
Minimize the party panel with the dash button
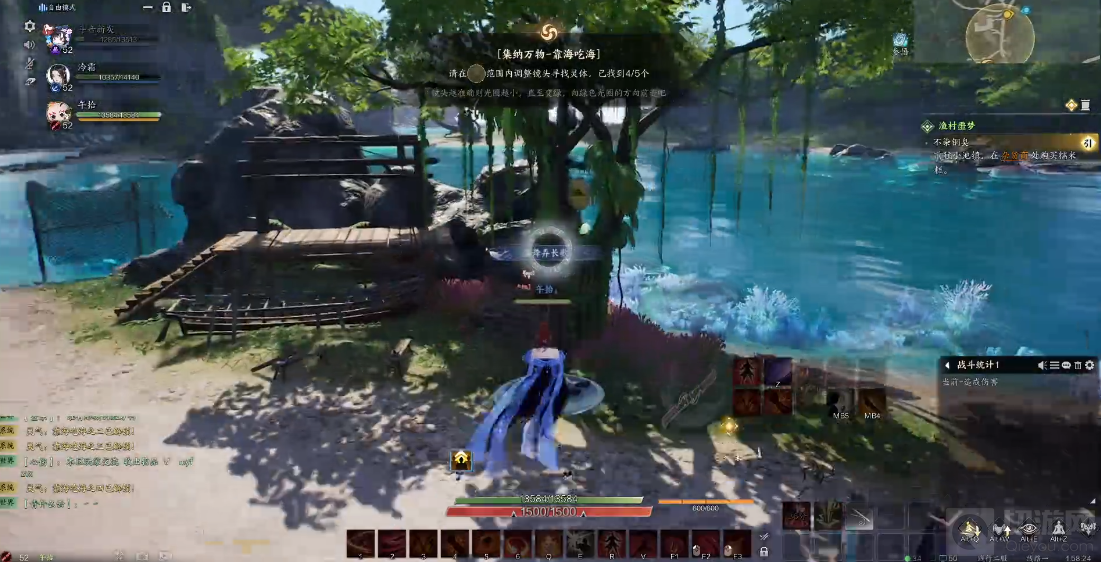(146, 7)
